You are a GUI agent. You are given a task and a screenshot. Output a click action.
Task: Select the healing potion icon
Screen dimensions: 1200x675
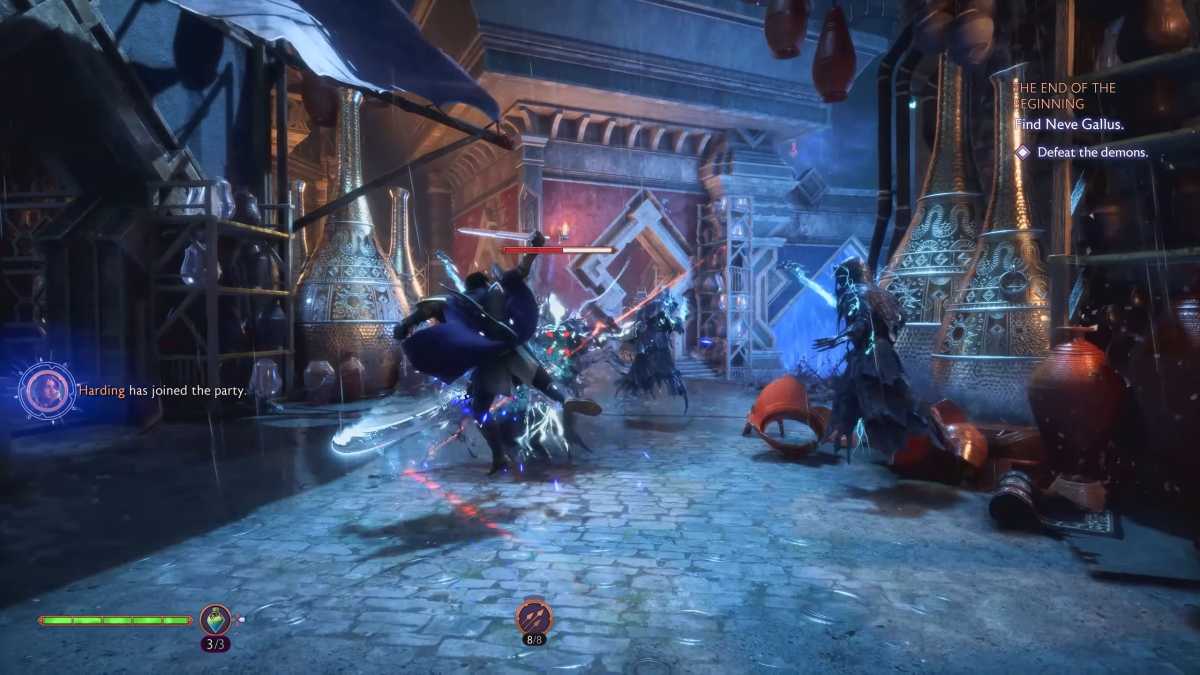[x=215, y=620]
